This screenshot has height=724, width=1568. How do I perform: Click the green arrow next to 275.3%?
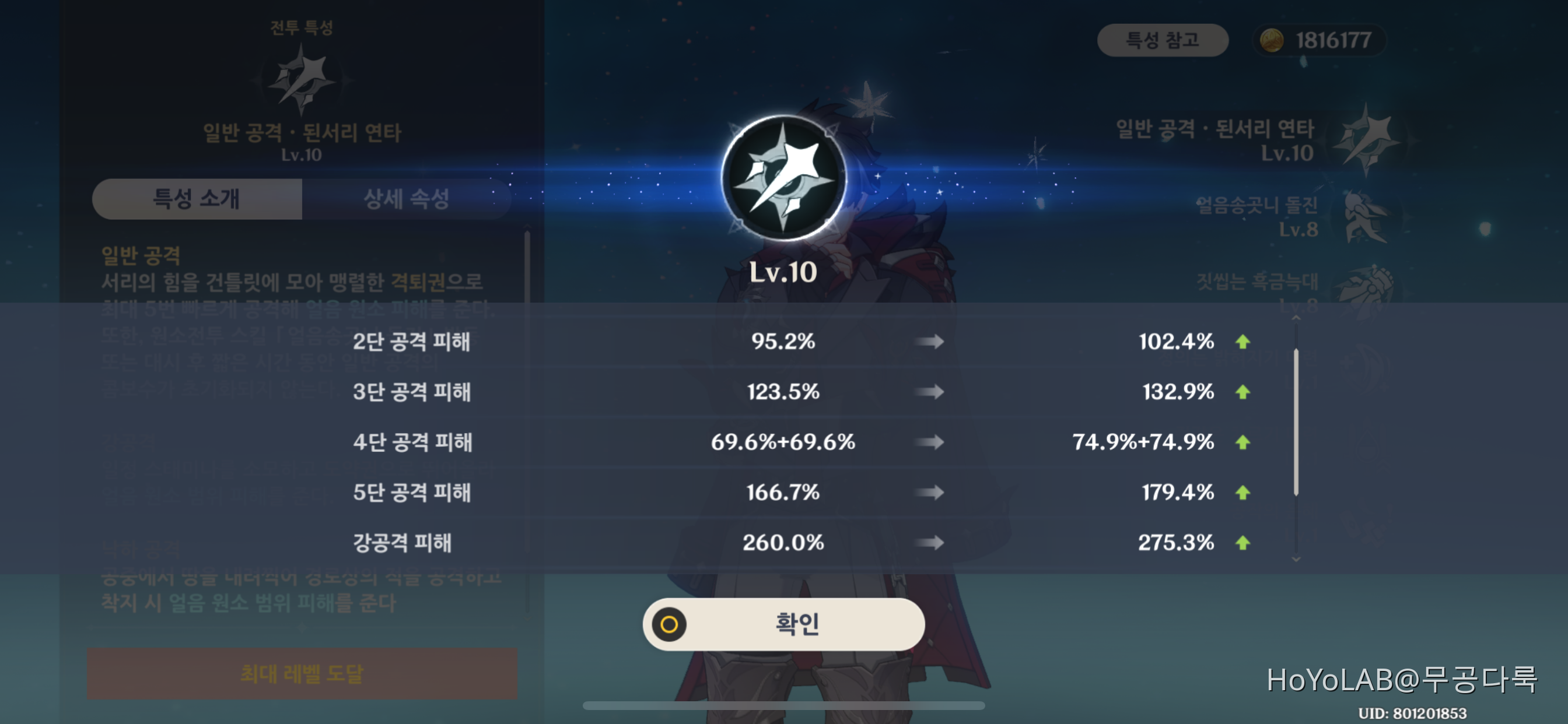[x=1243, y=543]
